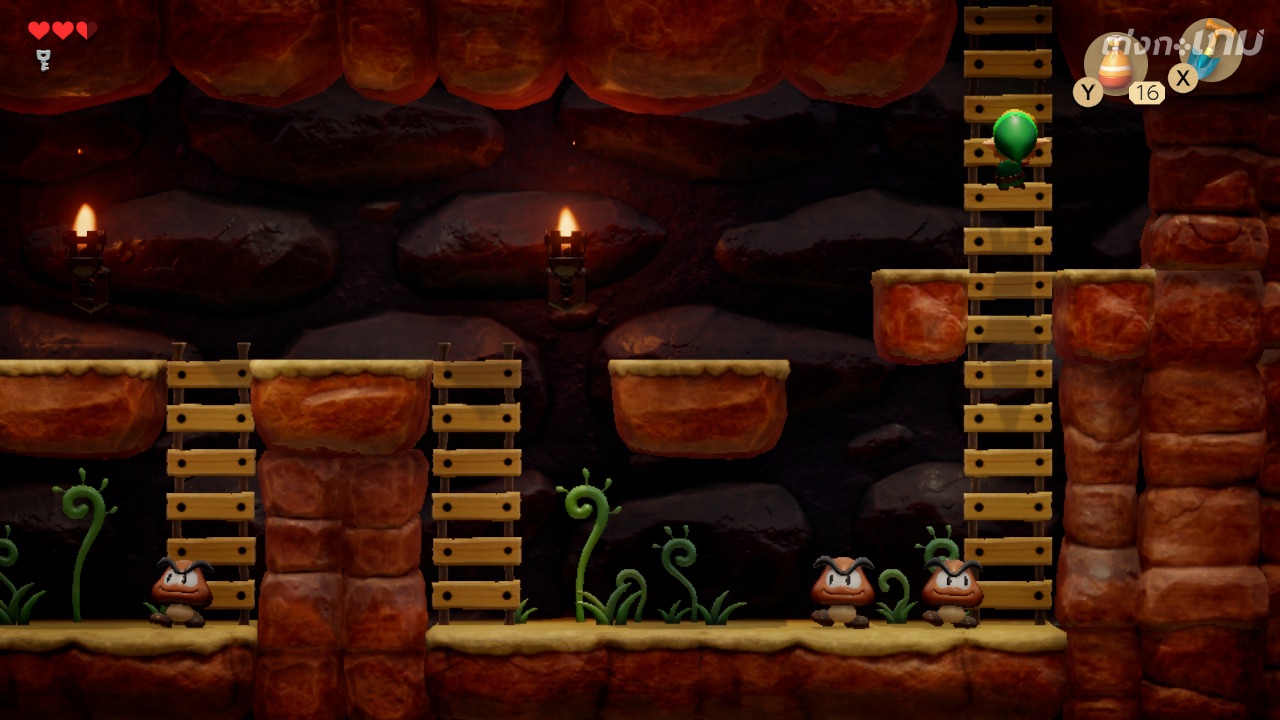Click the small key icon under the hearts
Viewport: 1280px width, 720px height.
[x=43, y=59]
